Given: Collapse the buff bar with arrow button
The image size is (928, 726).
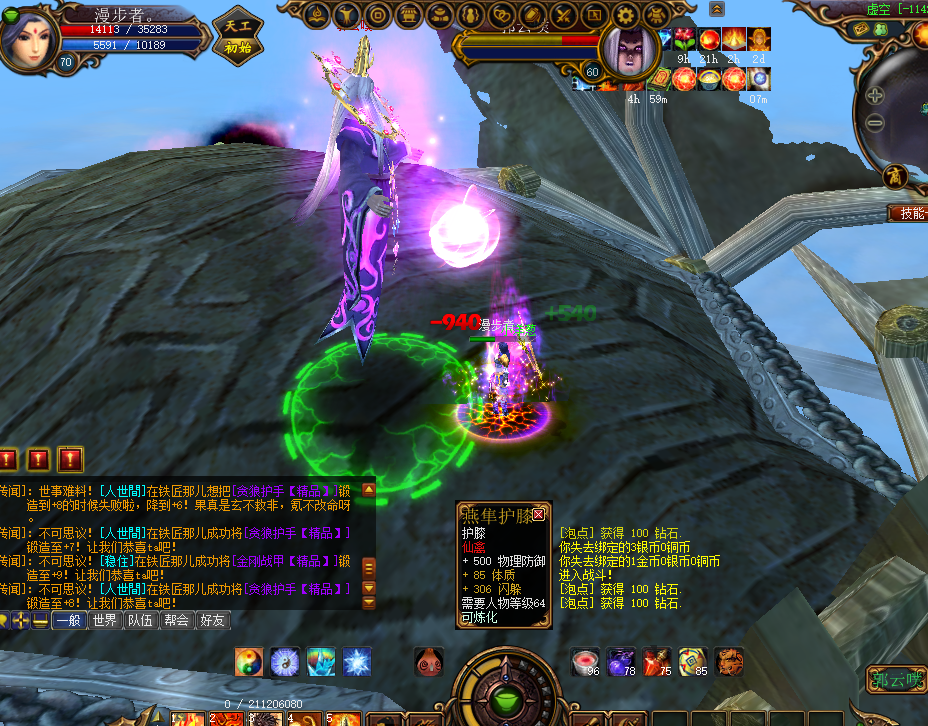Looking at the screenshot, I should tap(717, 9).
